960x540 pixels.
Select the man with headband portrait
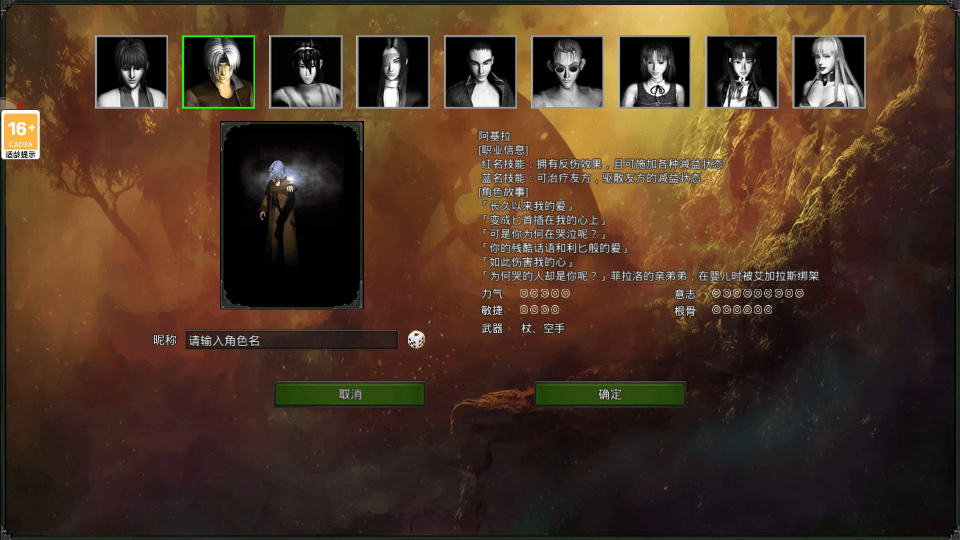click(x=306, y=72)
